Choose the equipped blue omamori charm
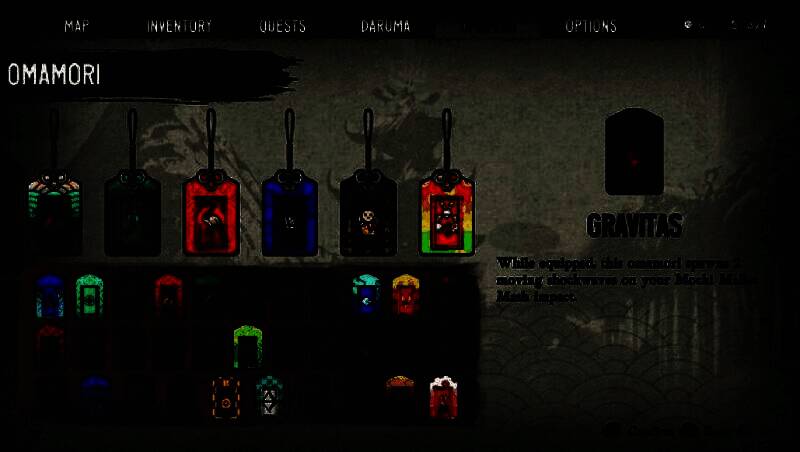Screen dimensions: 800x452 click(290, 215)
